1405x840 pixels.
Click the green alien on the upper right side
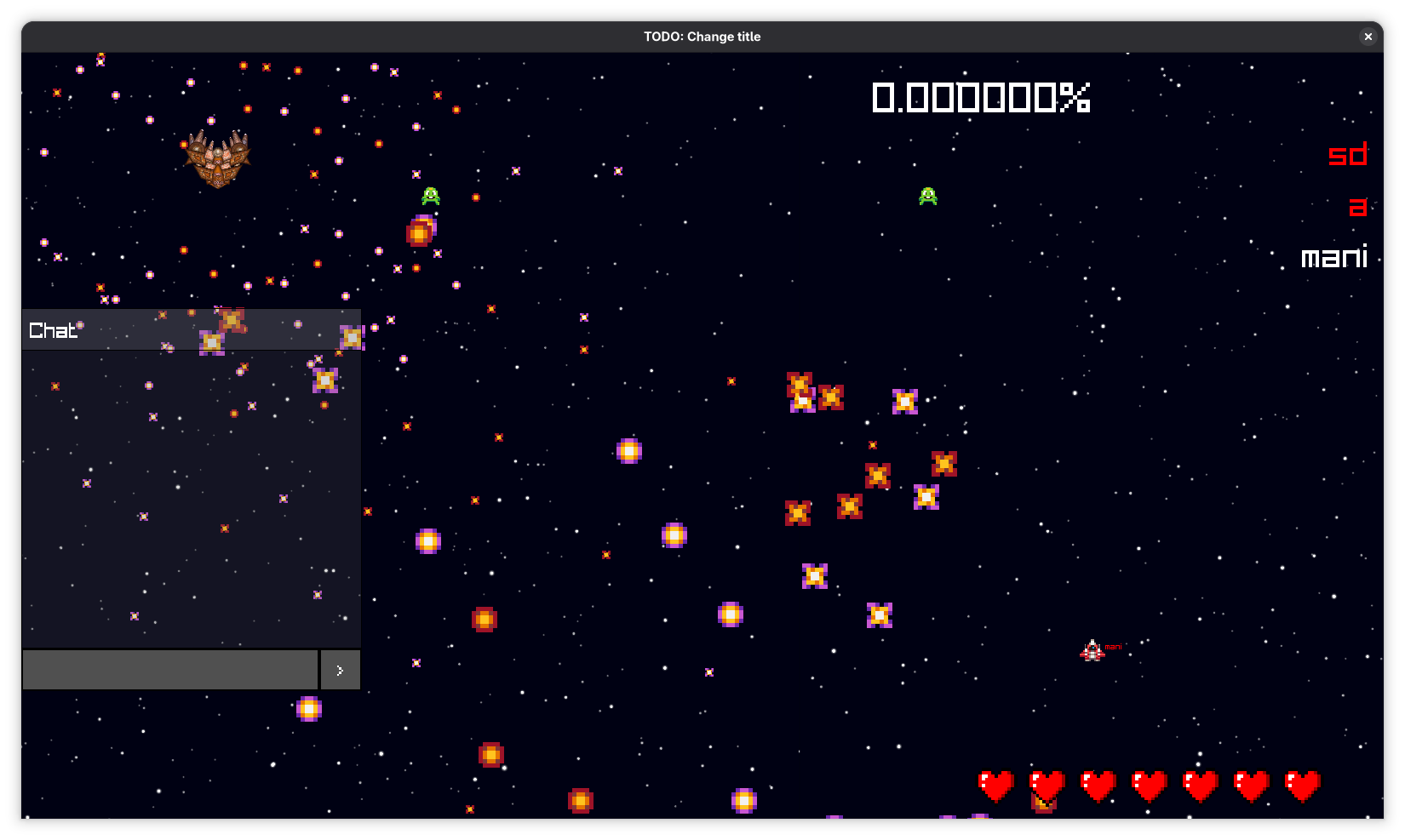pos(927,197)
